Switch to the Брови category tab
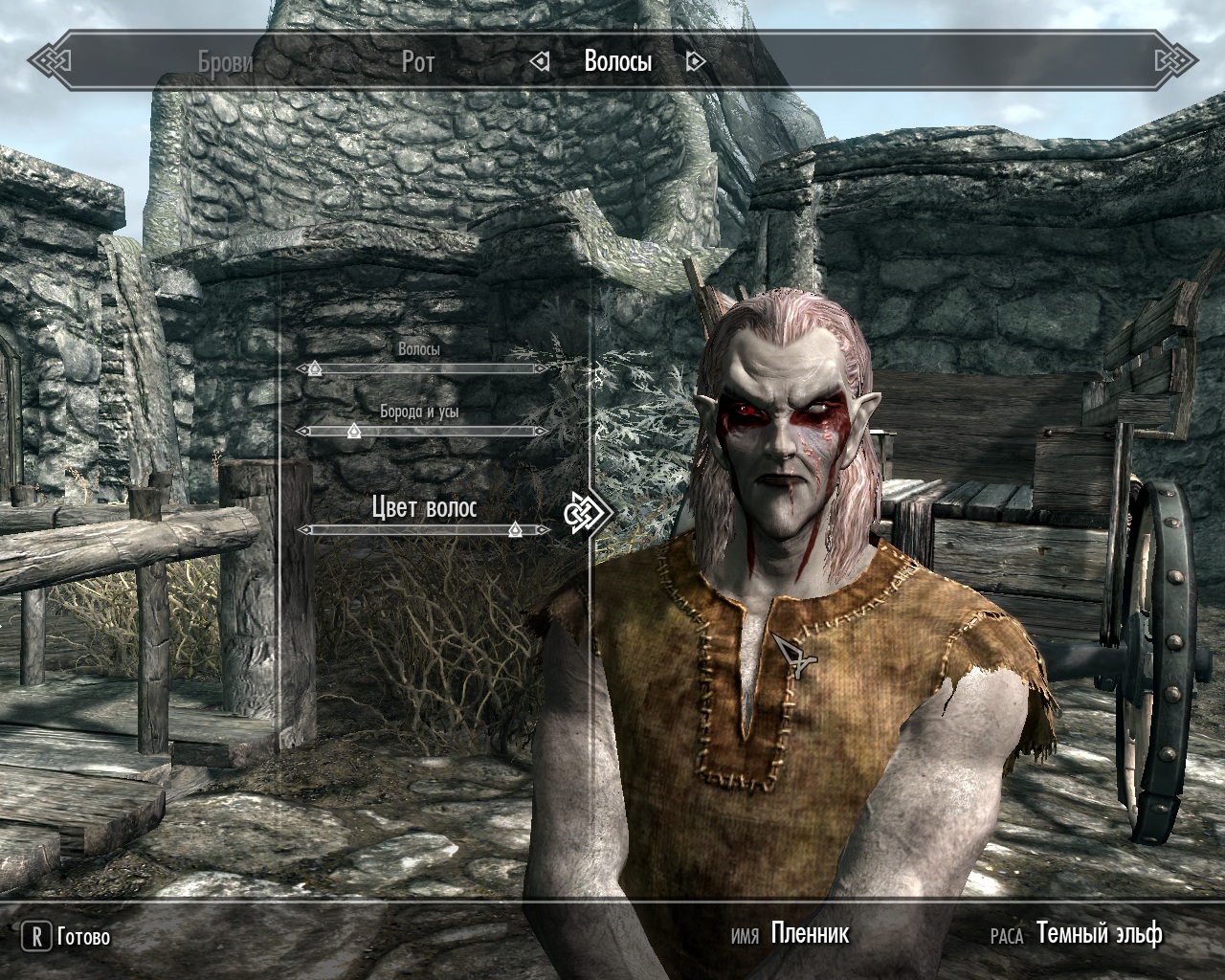Image resolution: width=1225 pixels, height=980 pixels. [226, 62]
